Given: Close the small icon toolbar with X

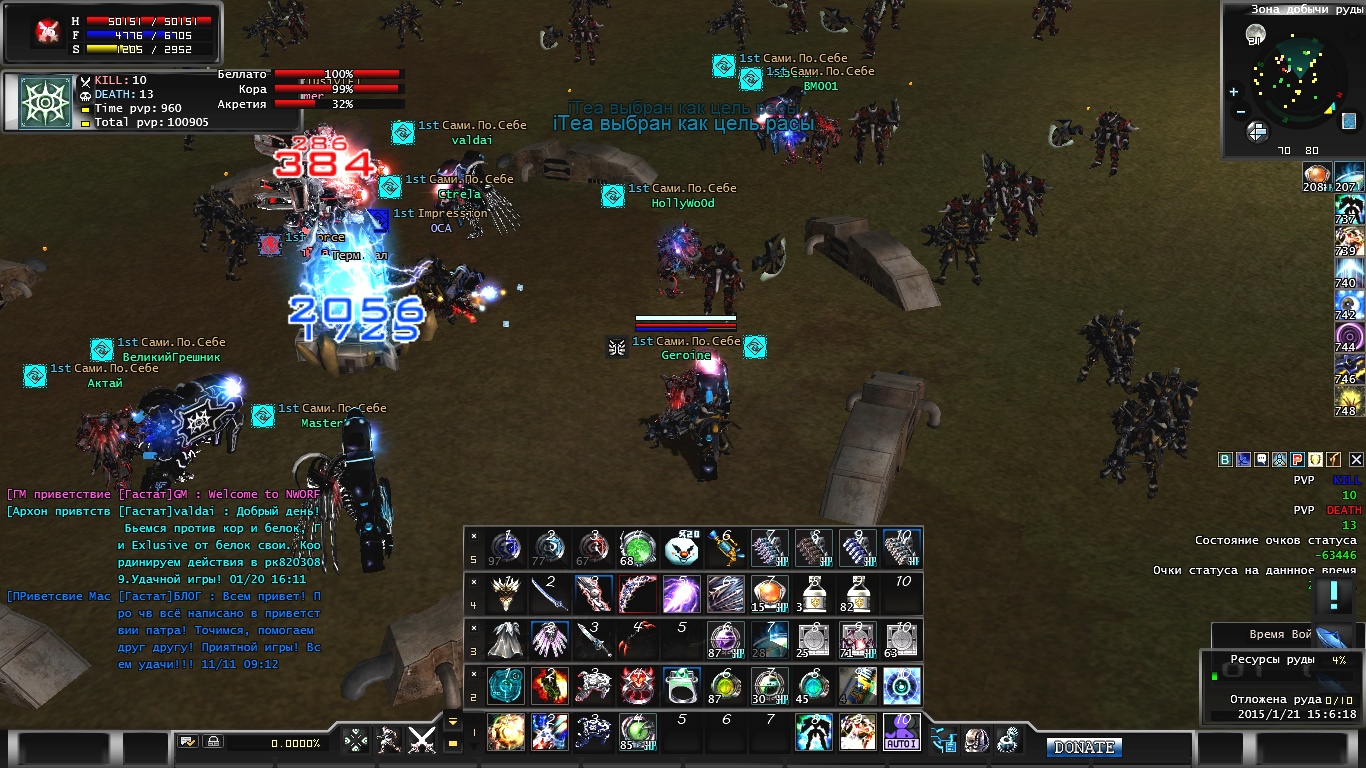Looking at the screenshot, I should point(1356,460).
